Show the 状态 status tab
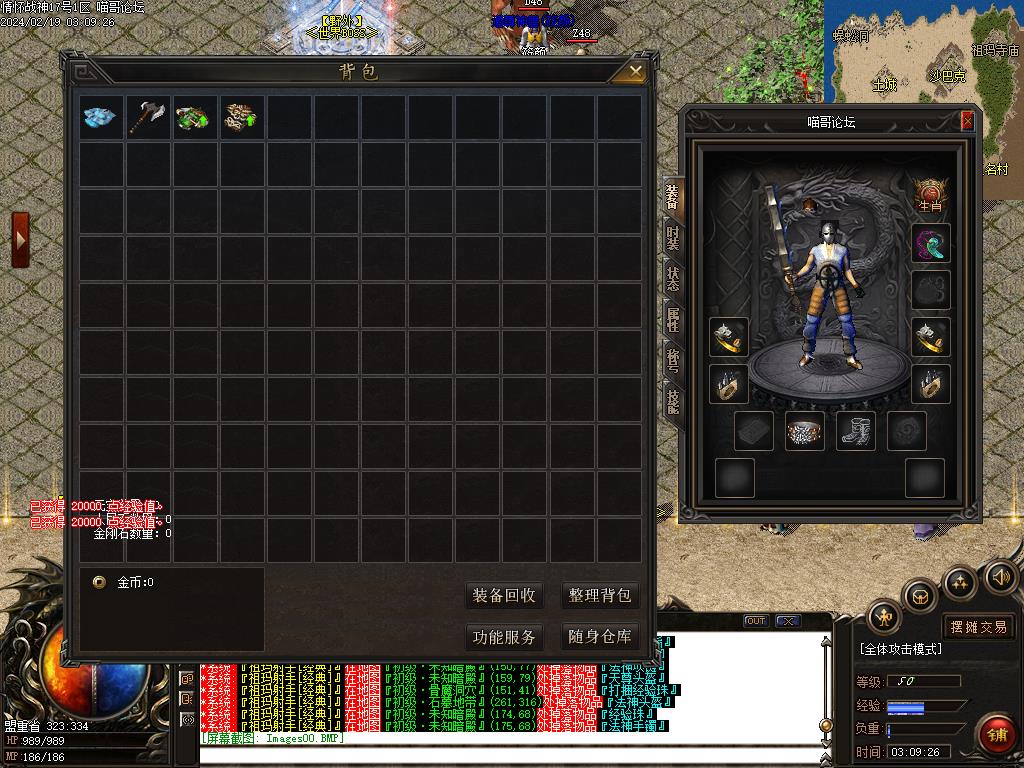Image resolution: width=1024 pixels, height=768 pixels. 673,280
